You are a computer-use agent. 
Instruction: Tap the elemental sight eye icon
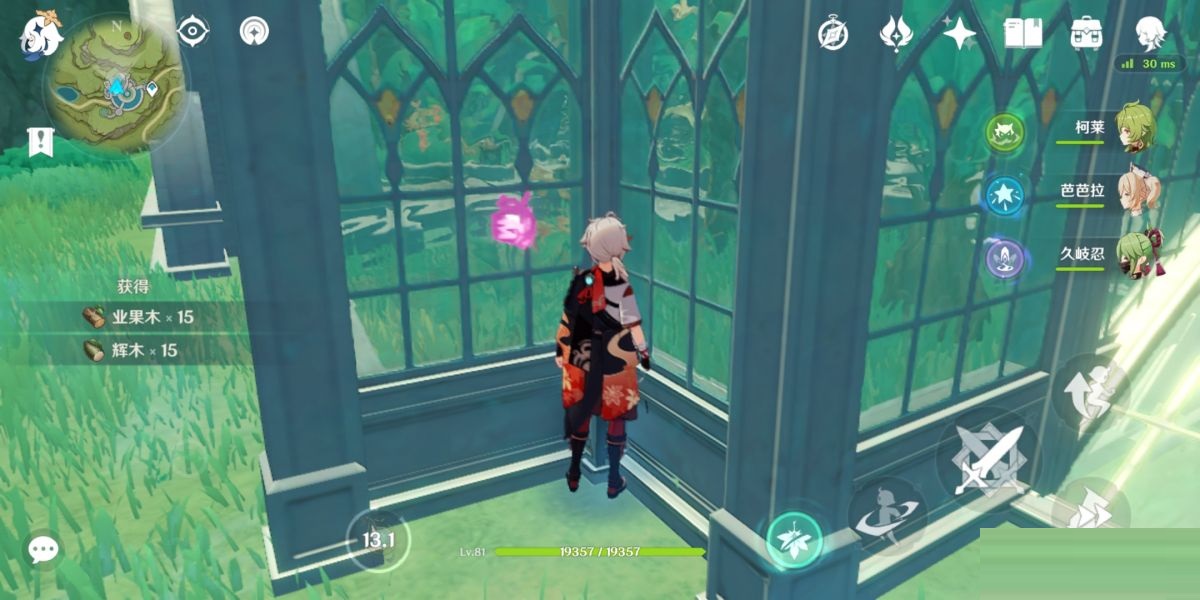pyautogui.click(x=191, y=32)
